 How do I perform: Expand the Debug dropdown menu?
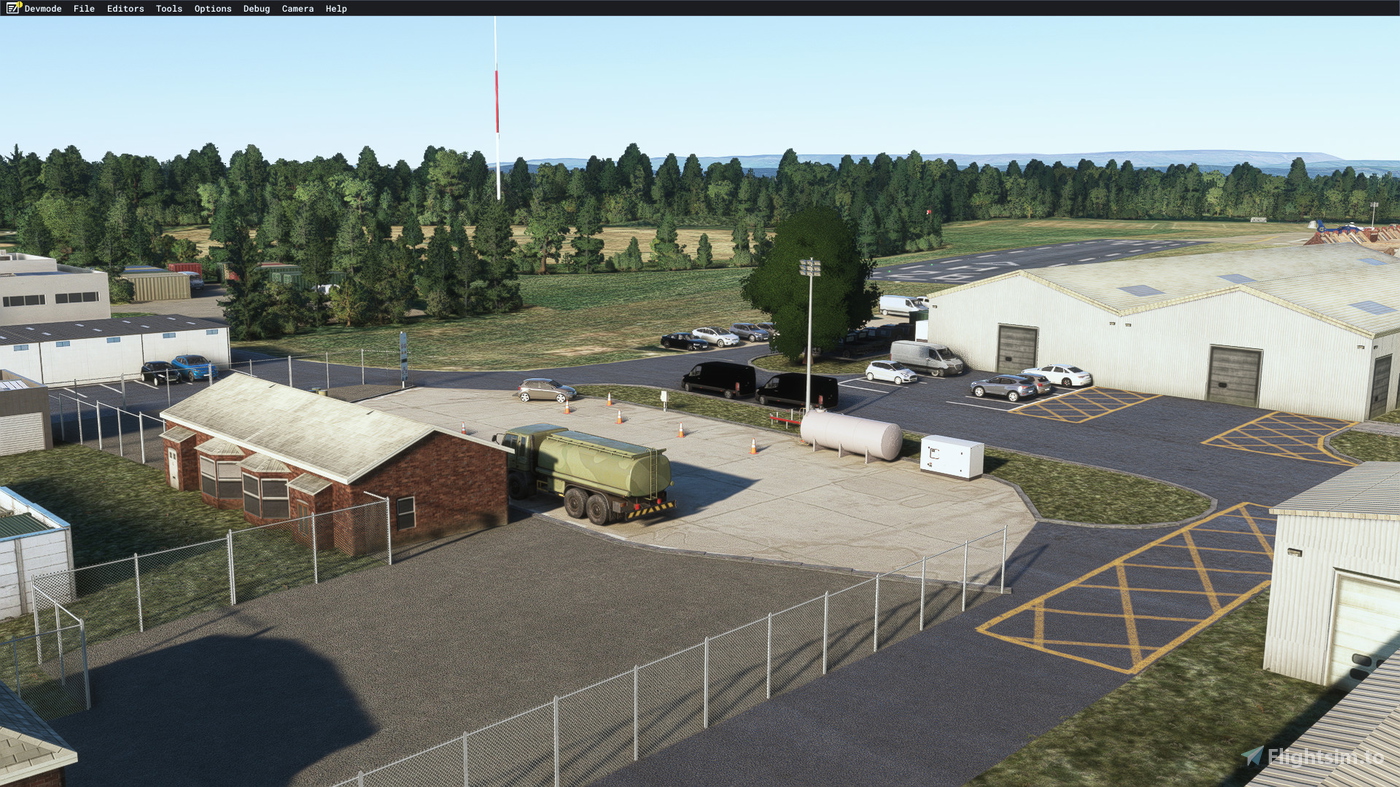(256, 7)
